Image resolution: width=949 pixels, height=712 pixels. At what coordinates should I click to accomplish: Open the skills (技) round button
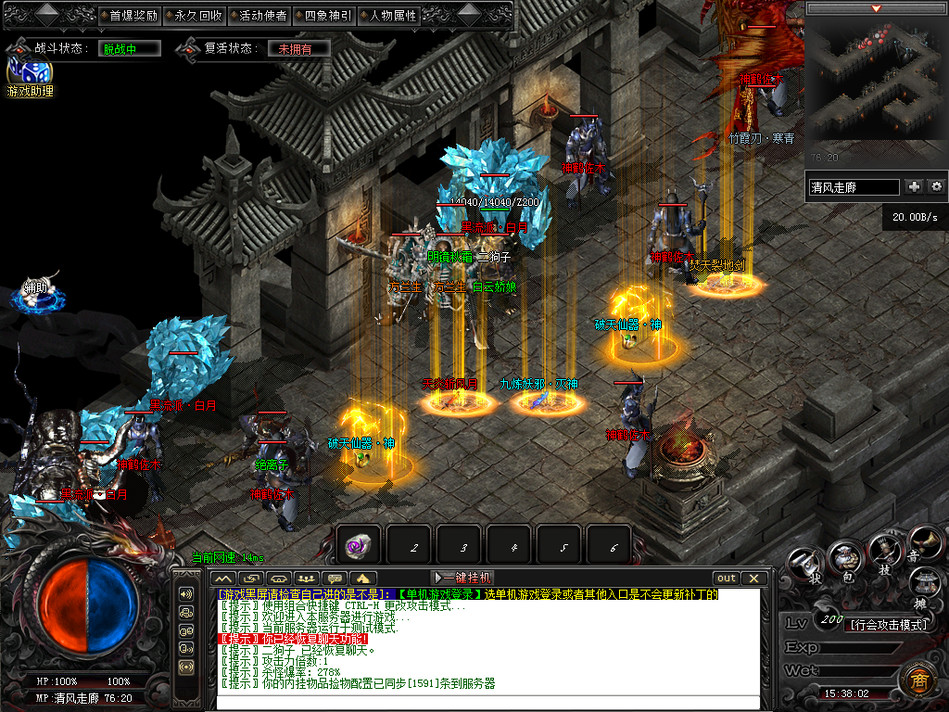[885, 550]
